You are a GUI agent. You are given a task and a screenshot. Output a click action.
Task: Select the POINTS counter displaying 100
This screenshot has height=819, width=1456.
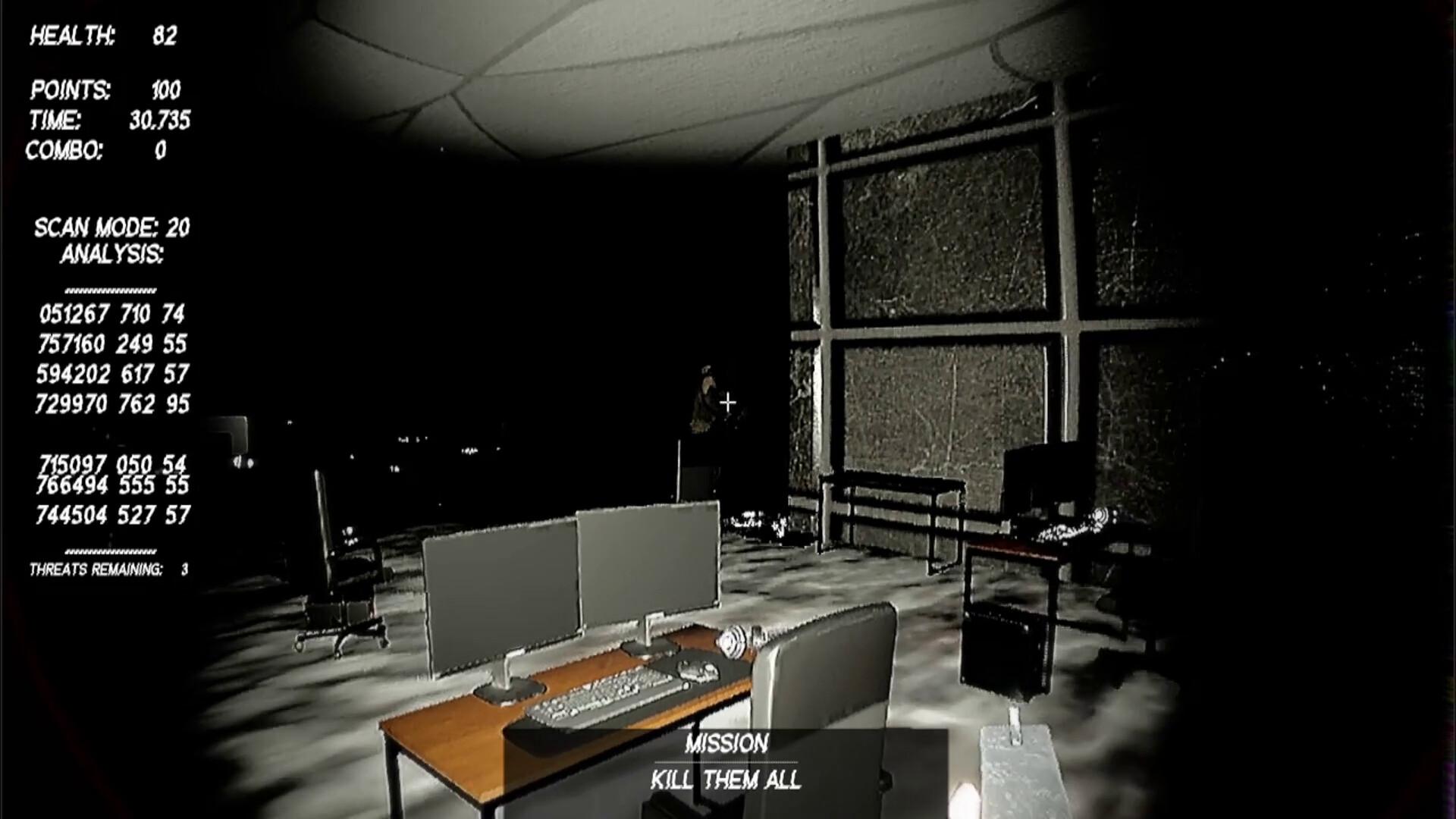(x=105, y=89)
